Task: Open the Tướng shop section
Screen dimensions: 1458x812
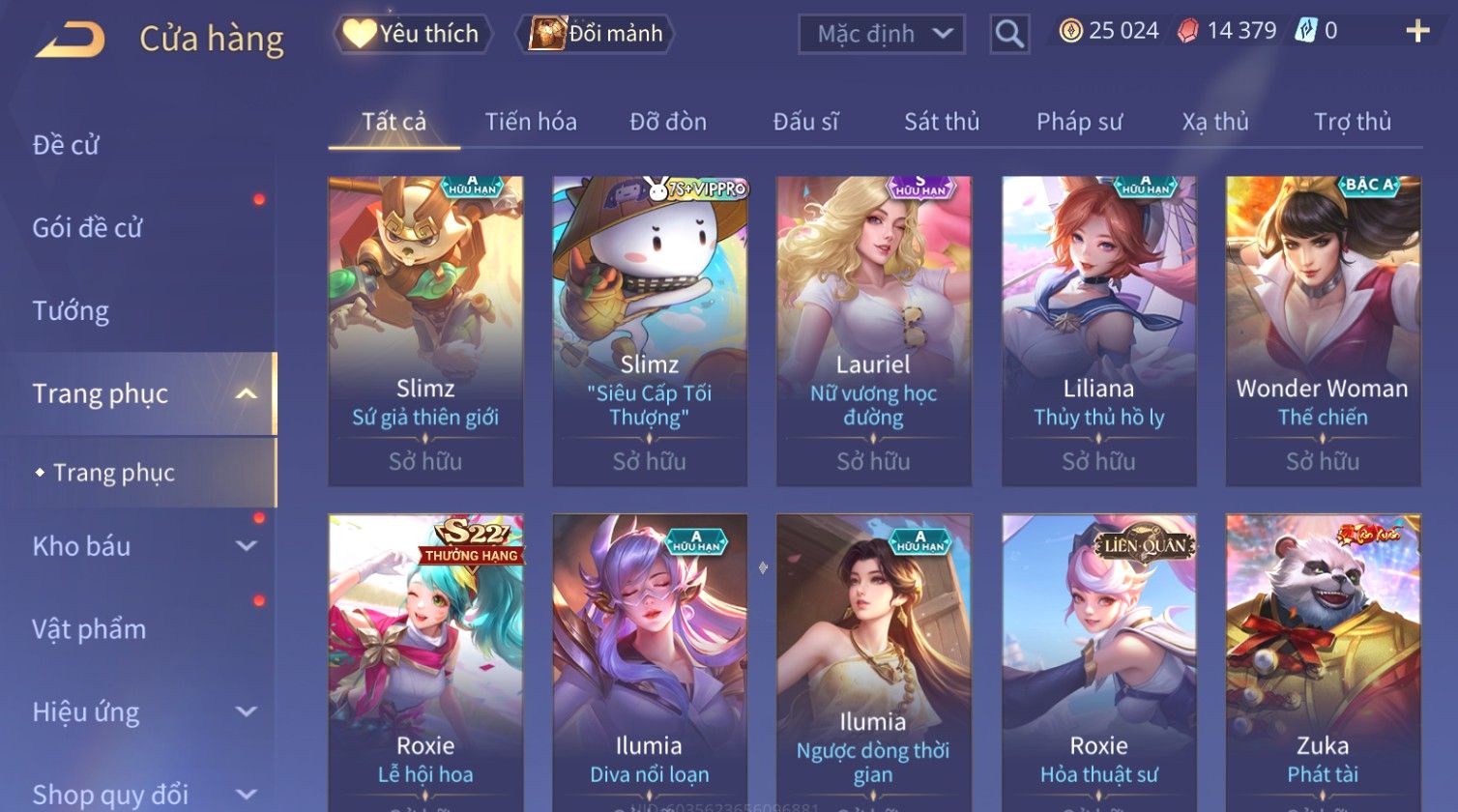Action: pyautogui.click(x=71, y=311)
